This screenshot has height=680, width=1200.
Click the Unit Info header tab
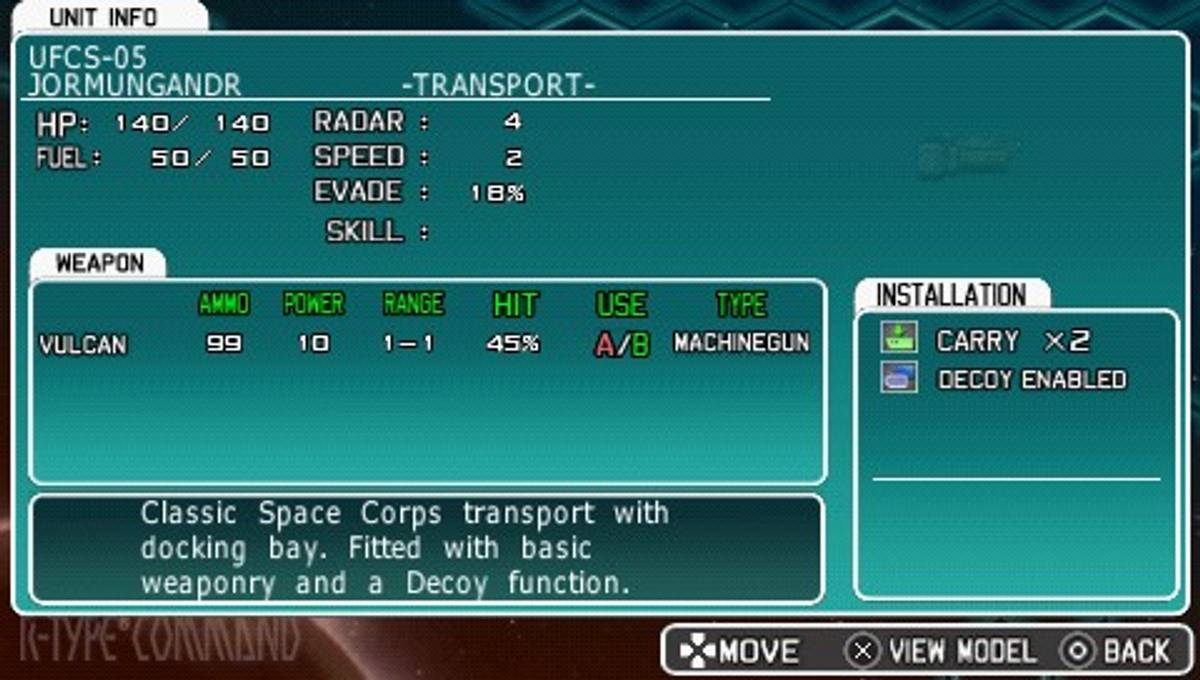(102, 17)
